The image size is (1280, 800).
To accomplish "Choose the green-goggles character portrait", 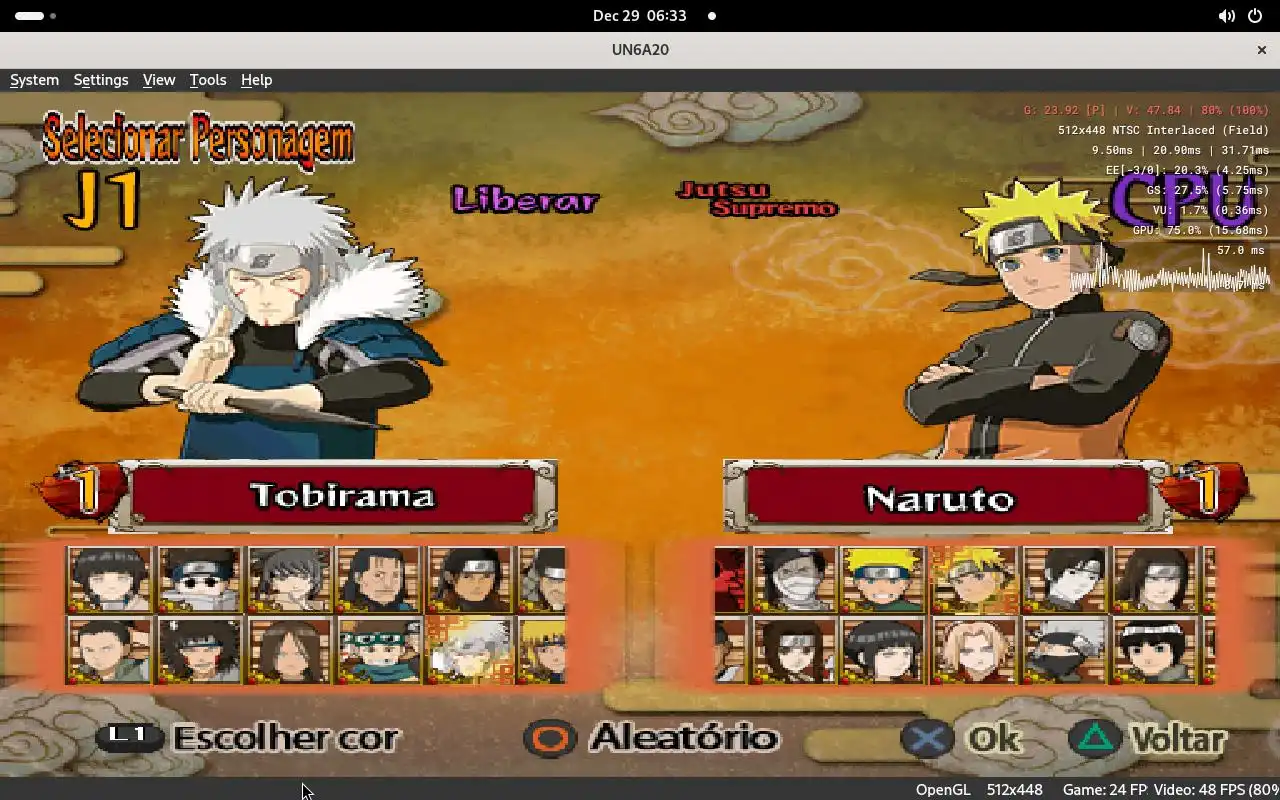I will (x=379, y=650).
